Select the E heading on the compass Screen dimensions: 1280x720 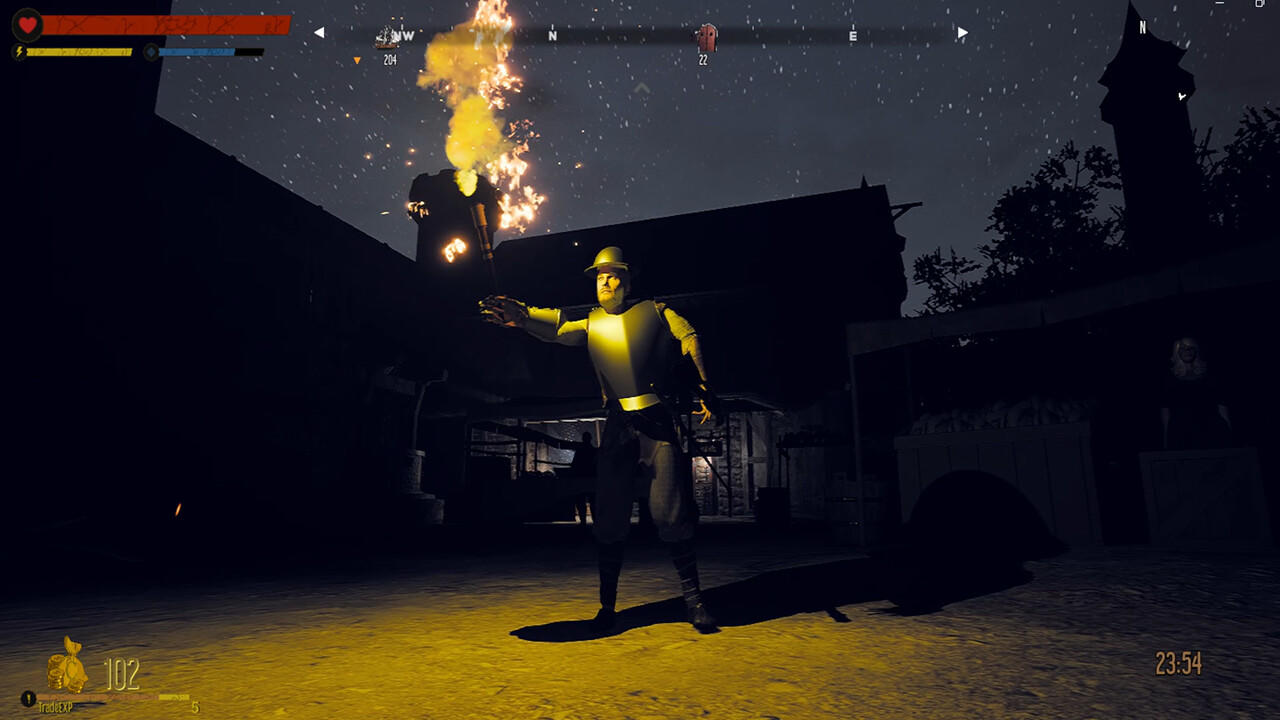coord(852,35)
